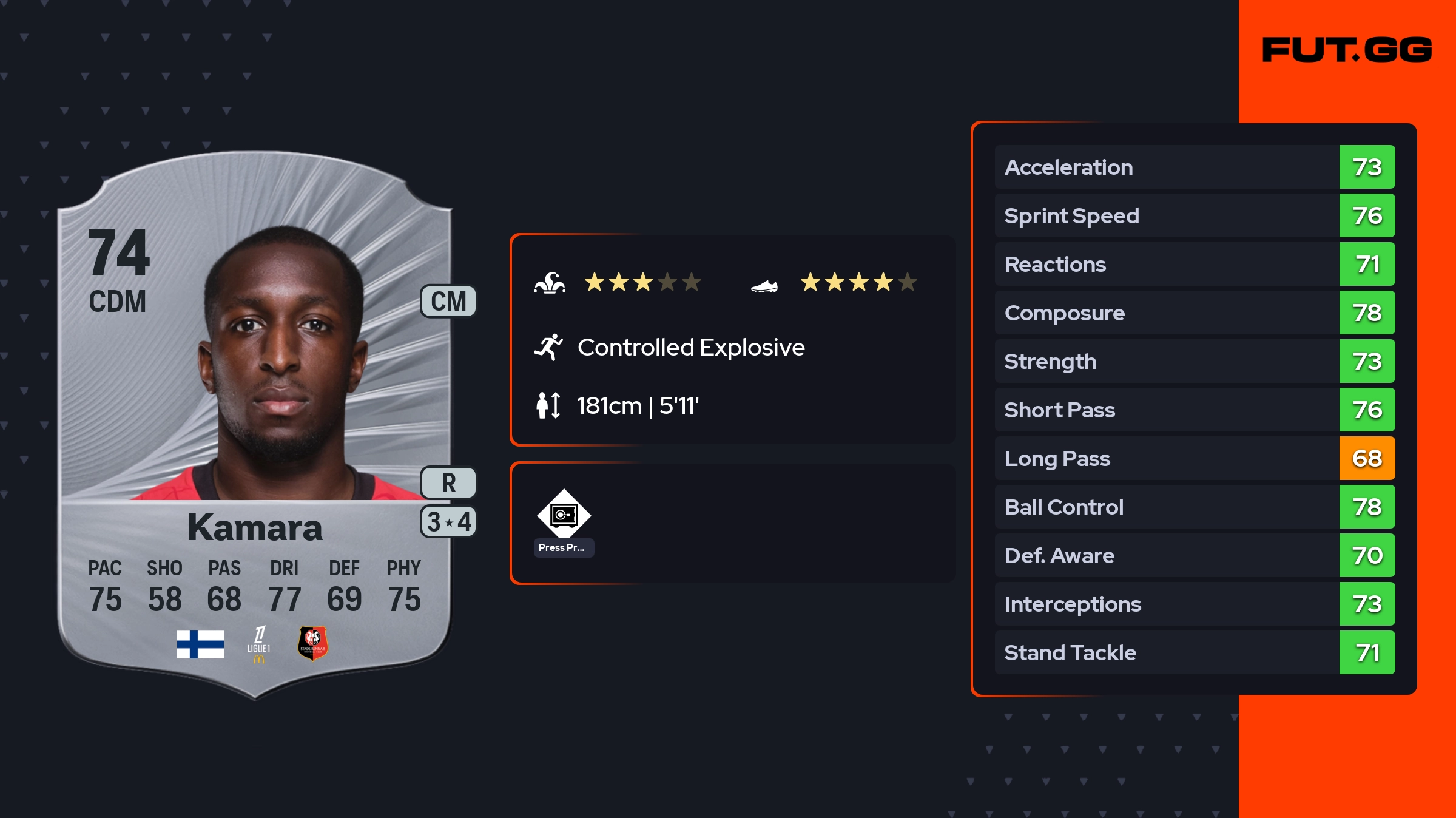Select the Acceleration stat row
This screenshot has height=818, width=1456.
1194,167
